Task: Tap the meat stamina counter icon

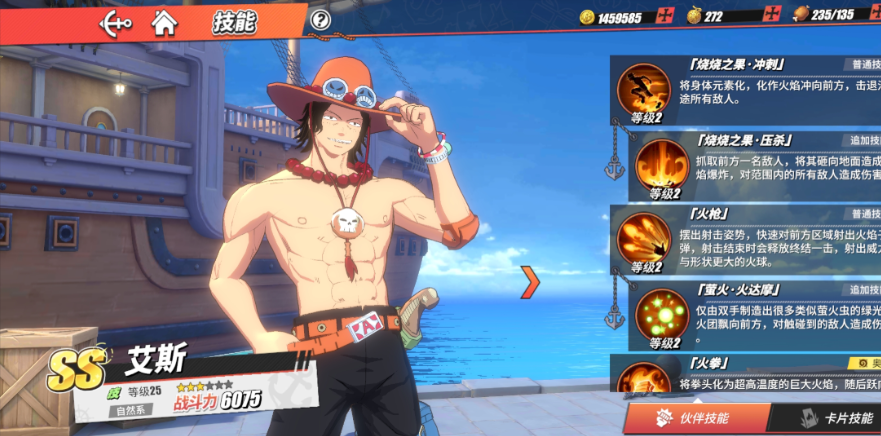Action: click(800, 16)
